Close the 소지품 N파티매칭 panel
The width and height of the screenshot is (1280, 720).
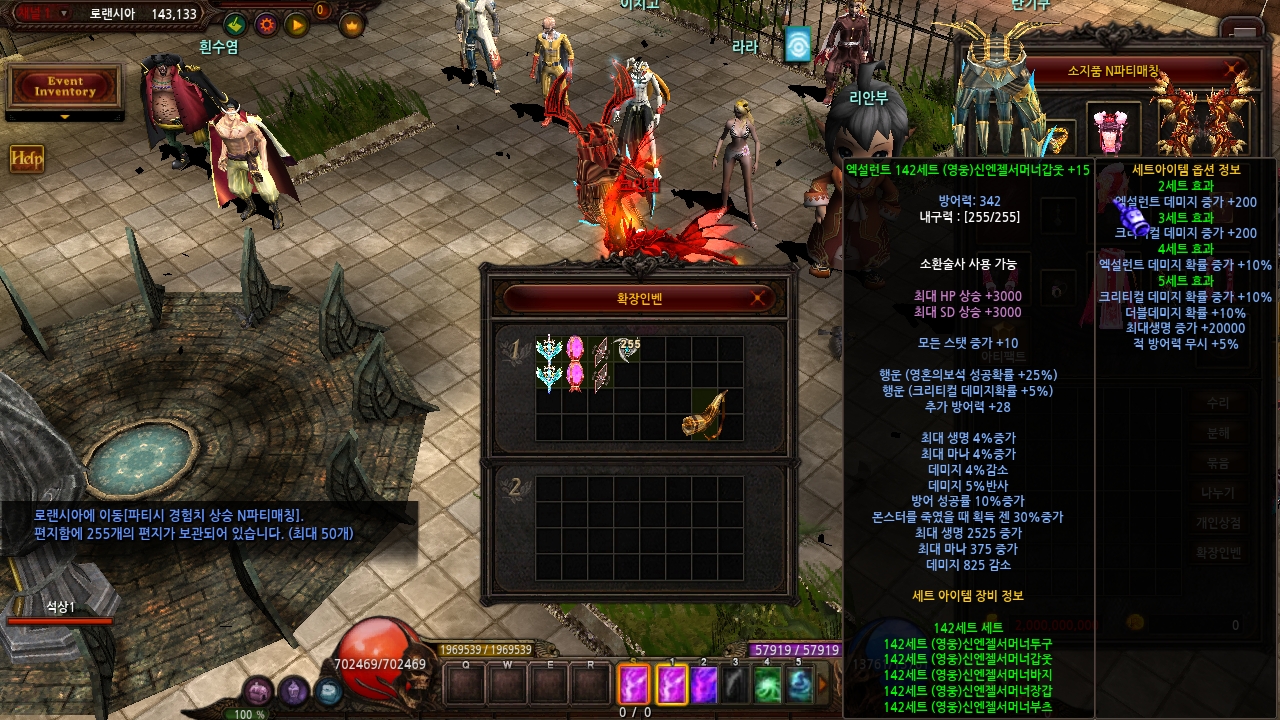1232,71
